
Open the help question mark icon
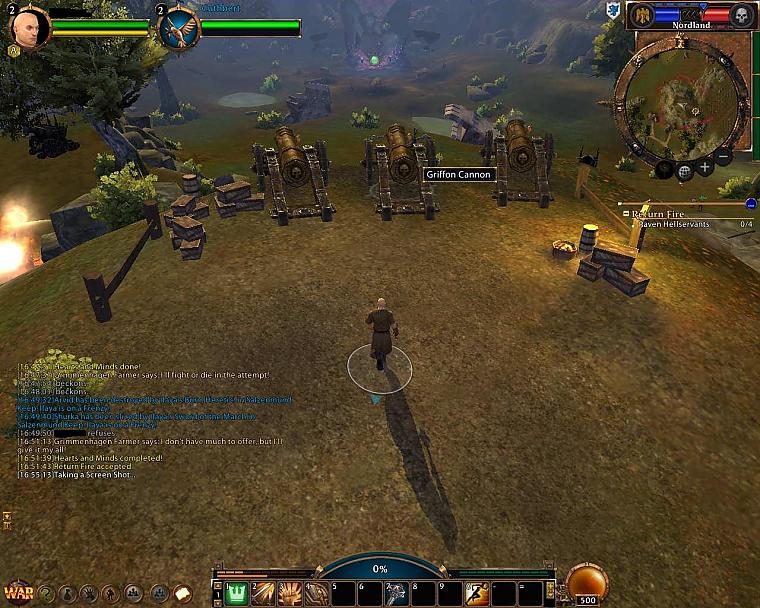[x=46, y=593]
